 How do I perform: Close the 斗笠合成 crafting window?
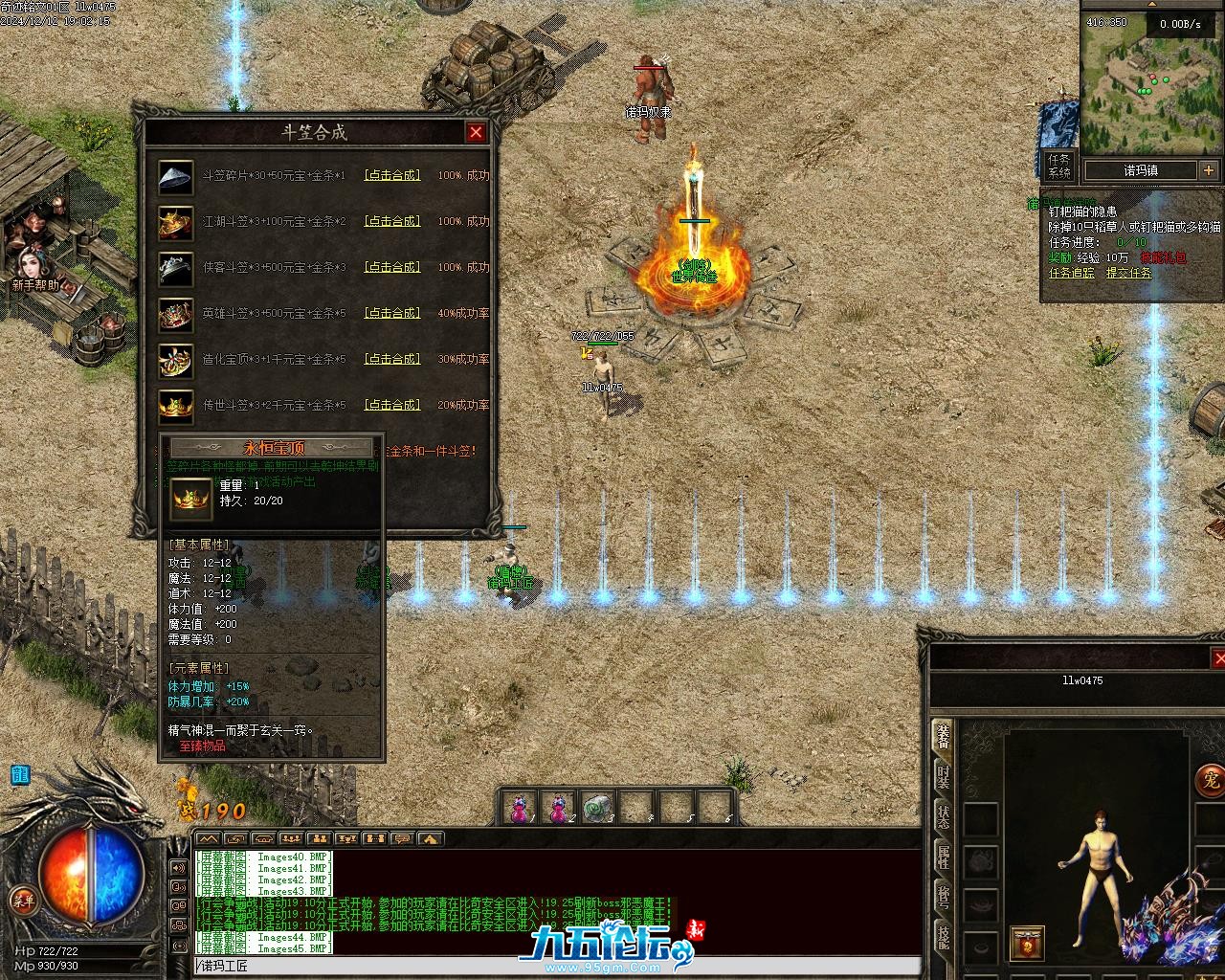coord(476,132)
